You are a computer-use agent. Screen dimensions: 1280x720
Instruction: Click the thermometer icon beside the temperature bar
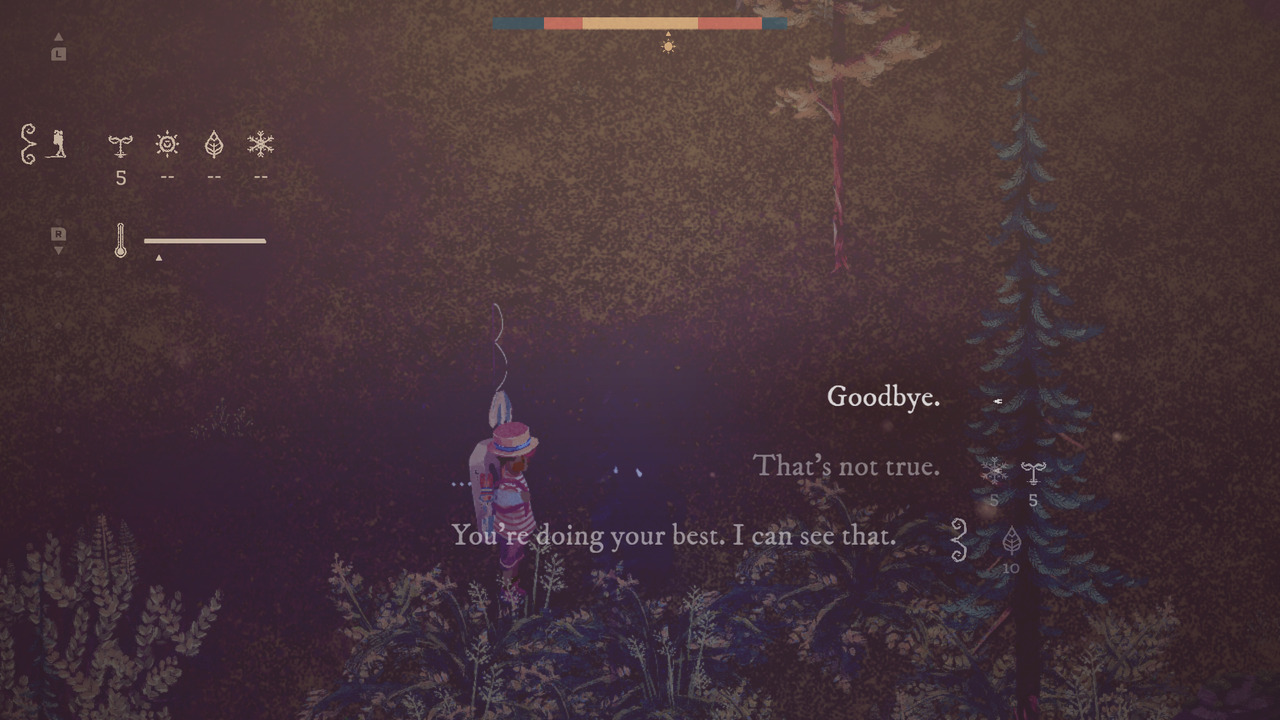[x=119, y=240]
